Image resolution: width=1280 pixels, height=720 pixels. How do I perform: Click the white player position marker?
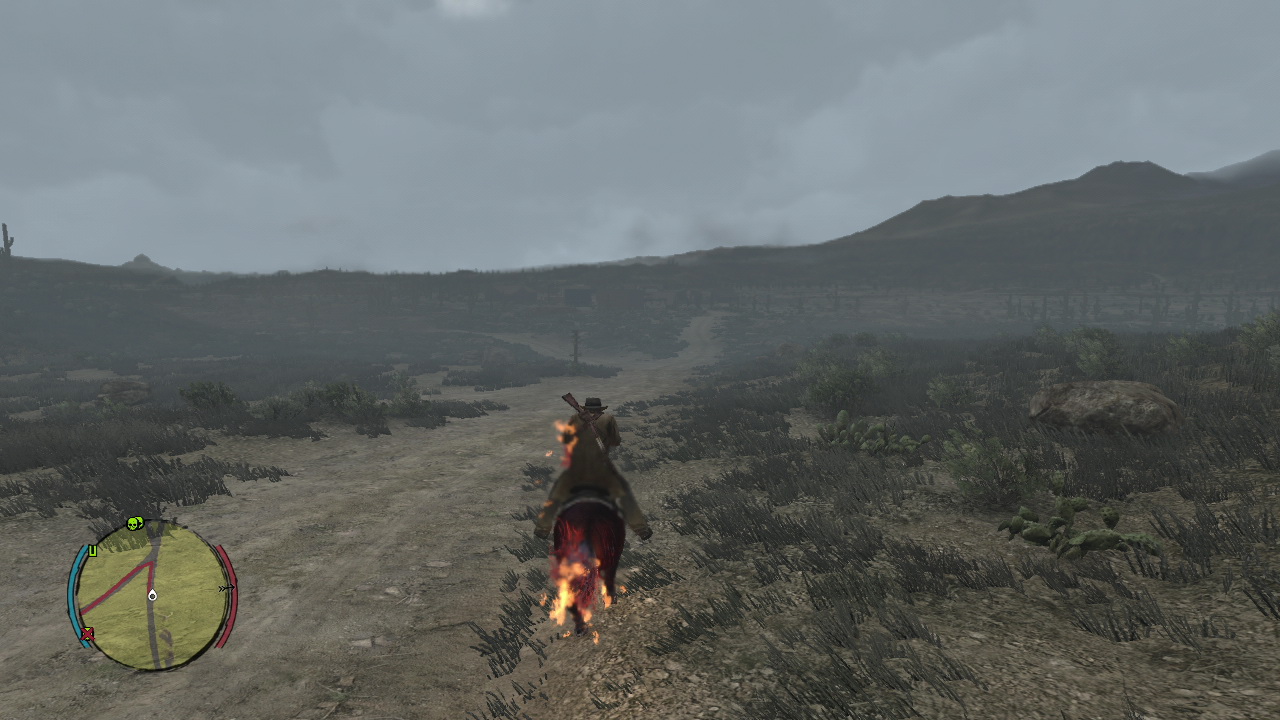[x=152, y=596]
